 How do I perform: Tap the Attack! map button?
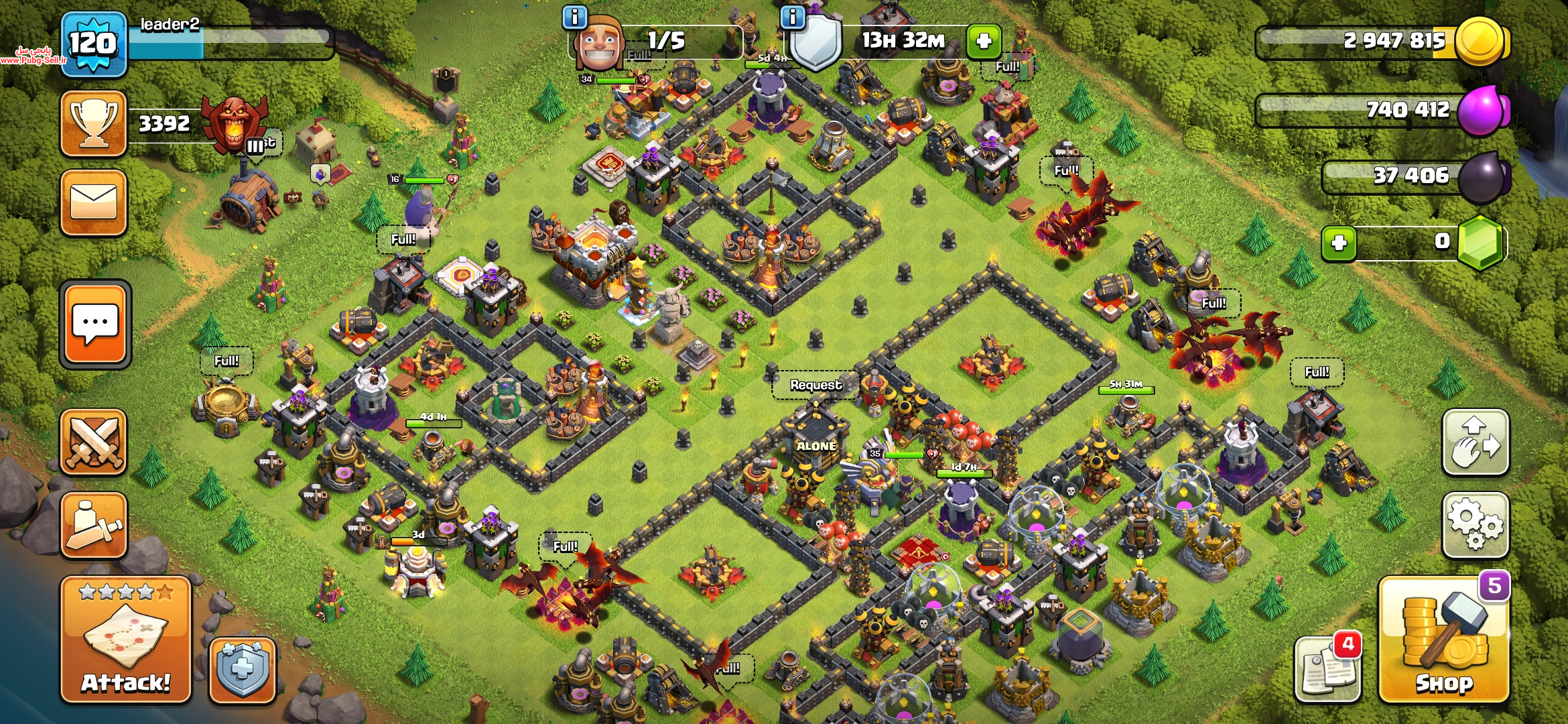point(126,640)
